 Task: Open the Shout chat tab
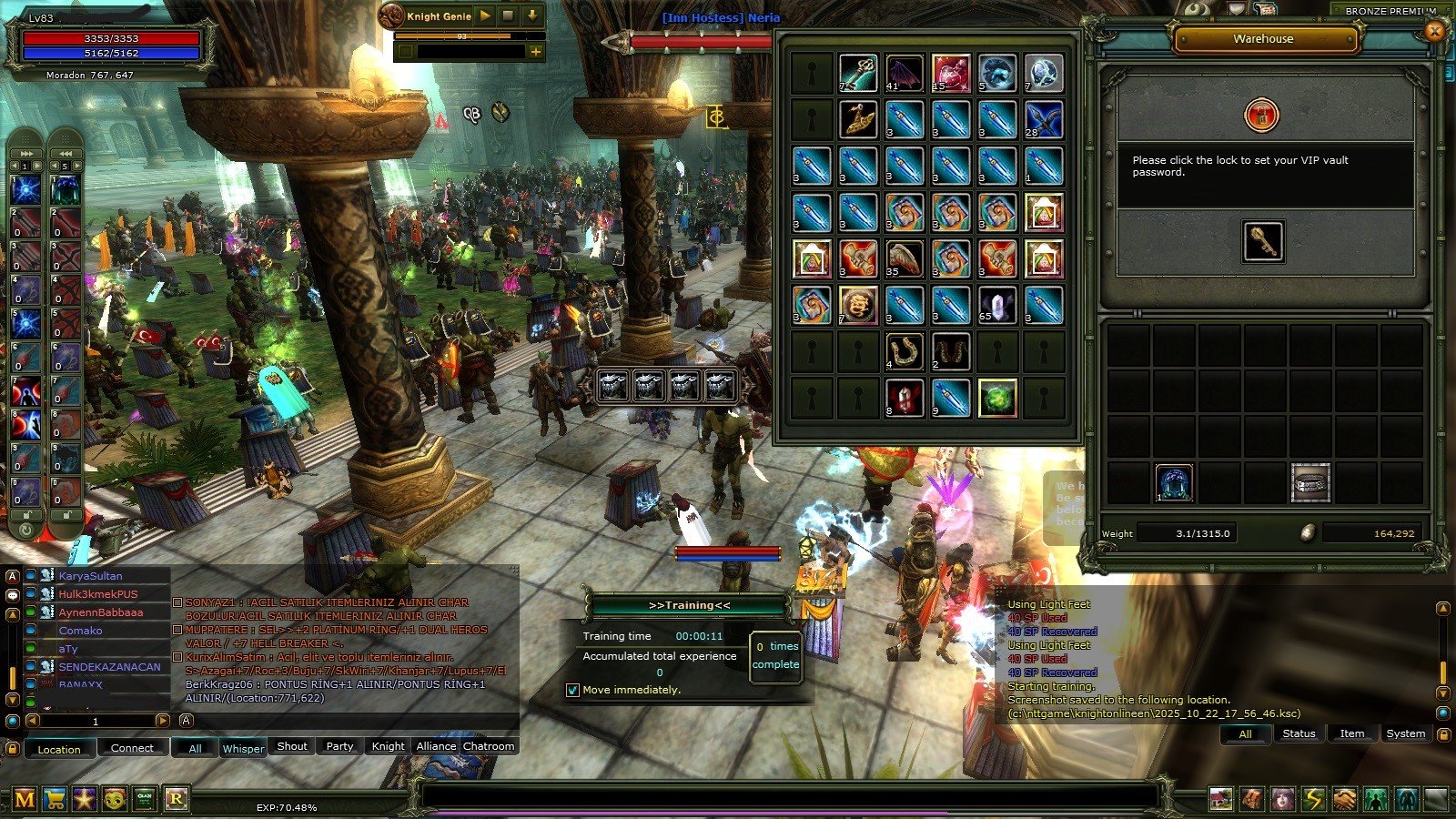click(292, 746)
